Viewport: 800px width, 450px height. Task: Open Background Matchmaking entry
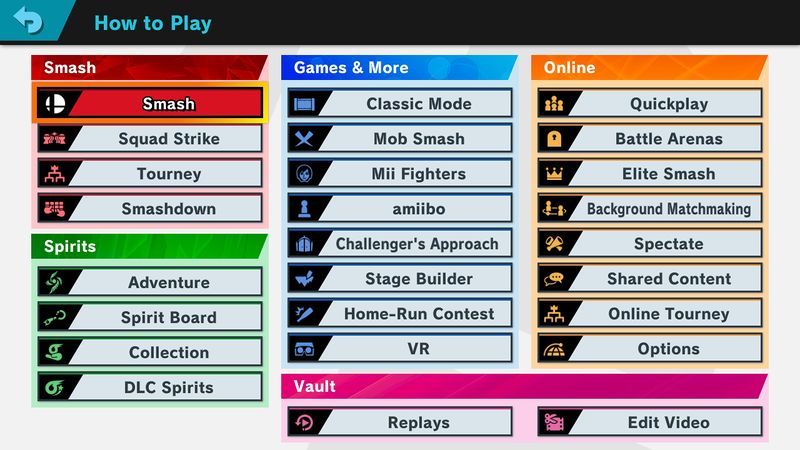pos(650,209)
